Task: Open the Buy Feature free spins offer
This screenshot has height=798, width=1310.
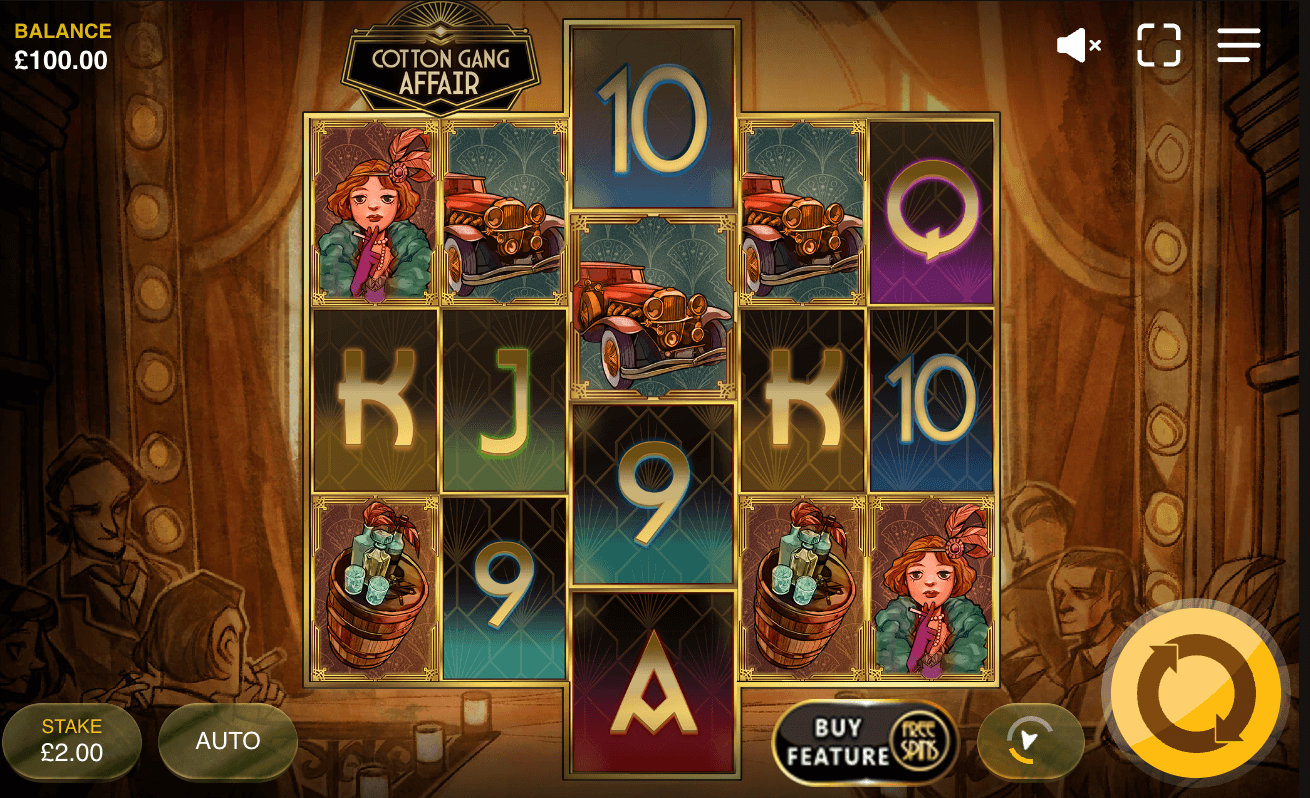Action: coord(866,742)
